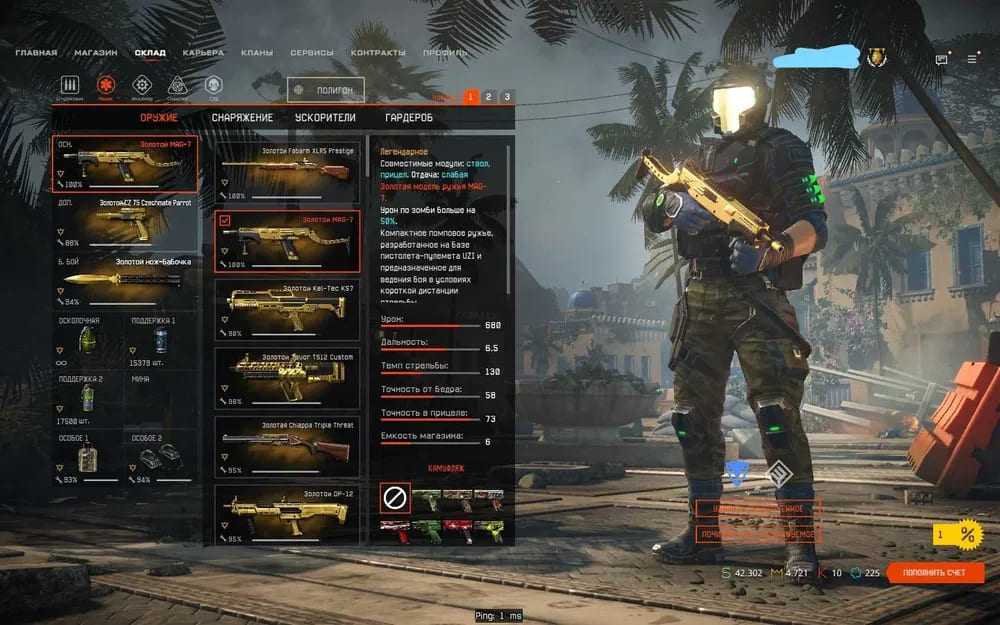Image resolution: width=1000 pixels, height=625 pixels.
Task: Select the golden butterfly knife melee slot
Action: [124, 281]
